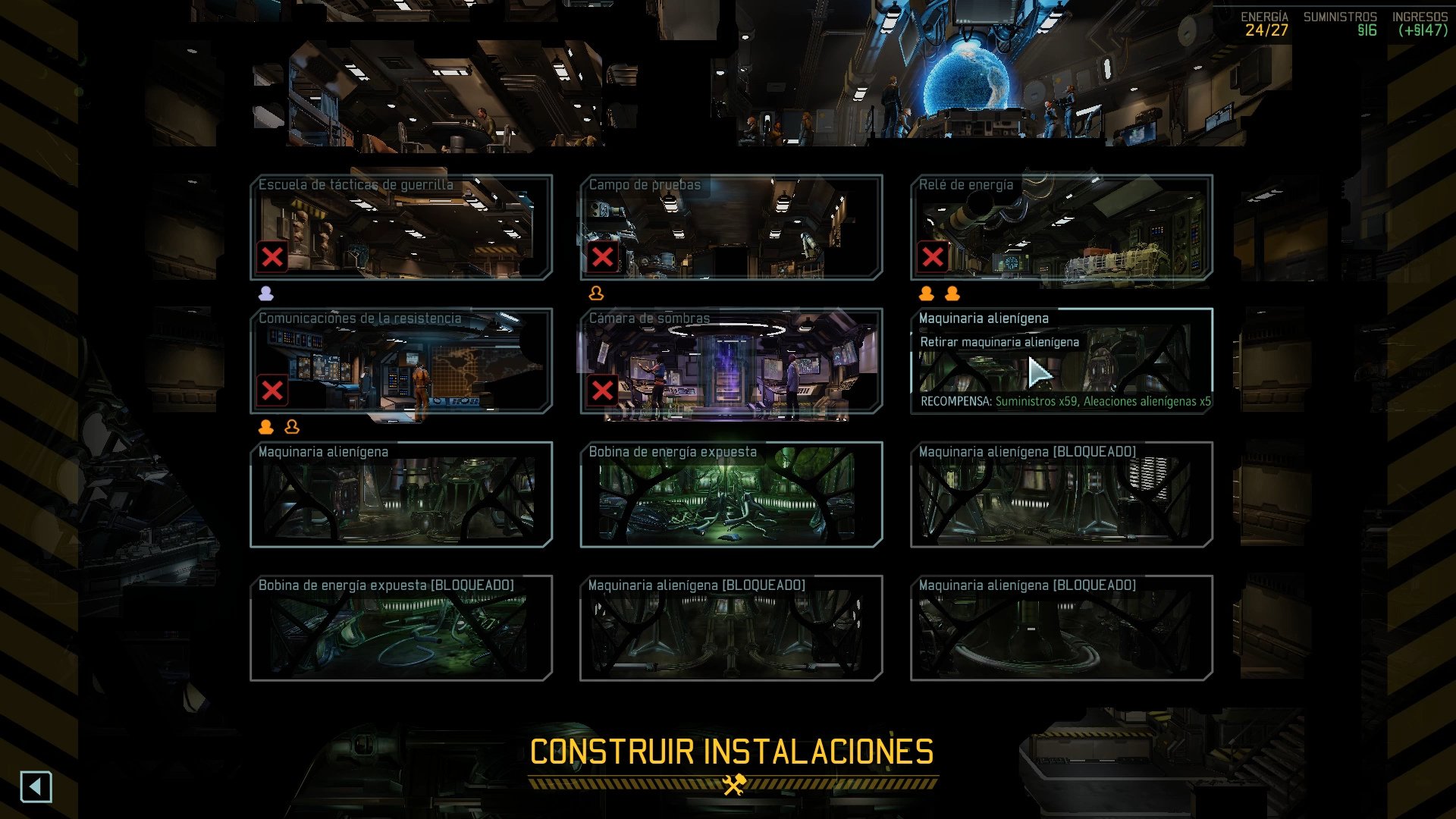Click Retirar maquinaria alienígena option
The width and height of the screenshot is (1456, 819).
tap(999, 342)
